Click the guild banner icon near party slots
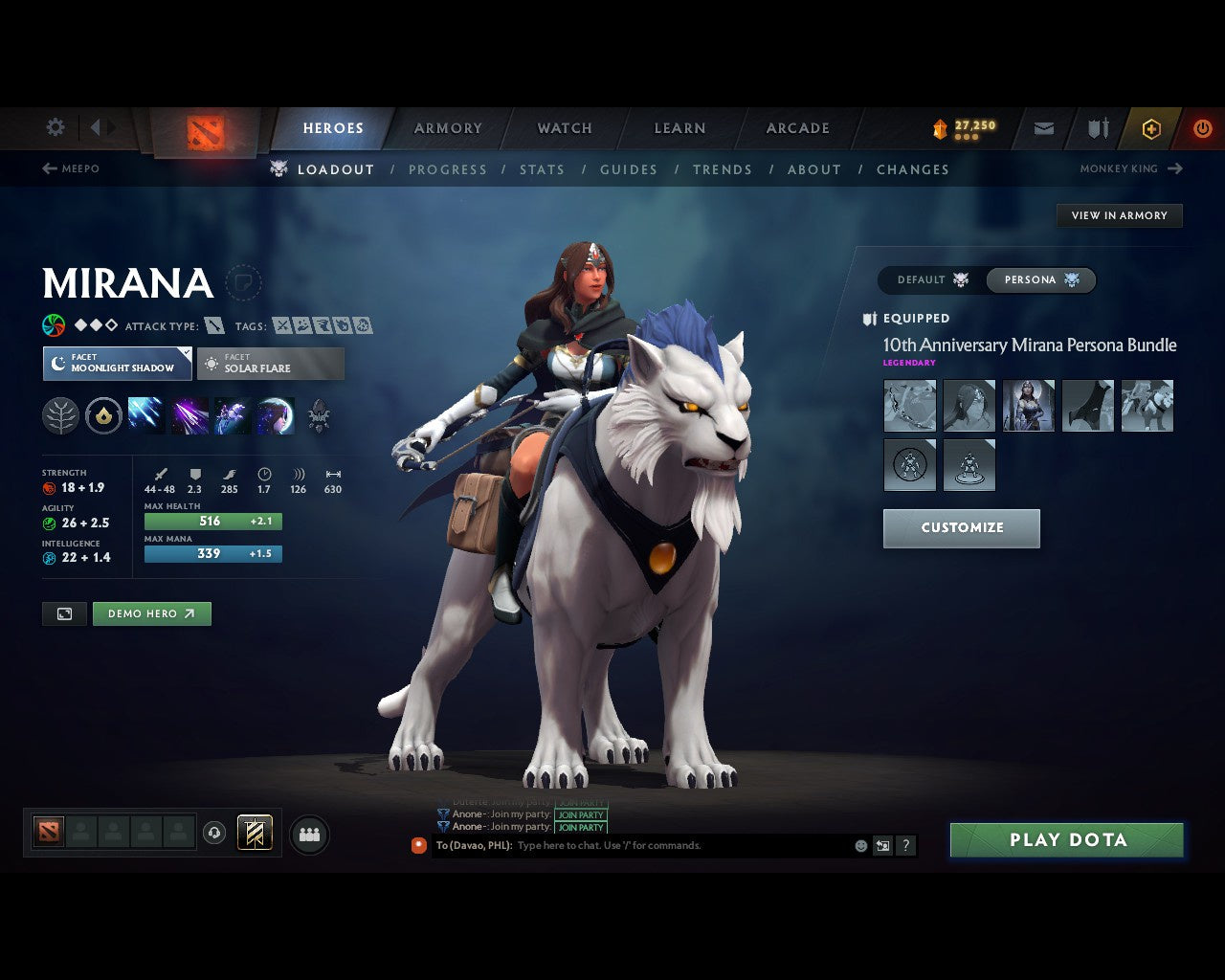The width and height of the screenshot is (1225, 980). 254,833
